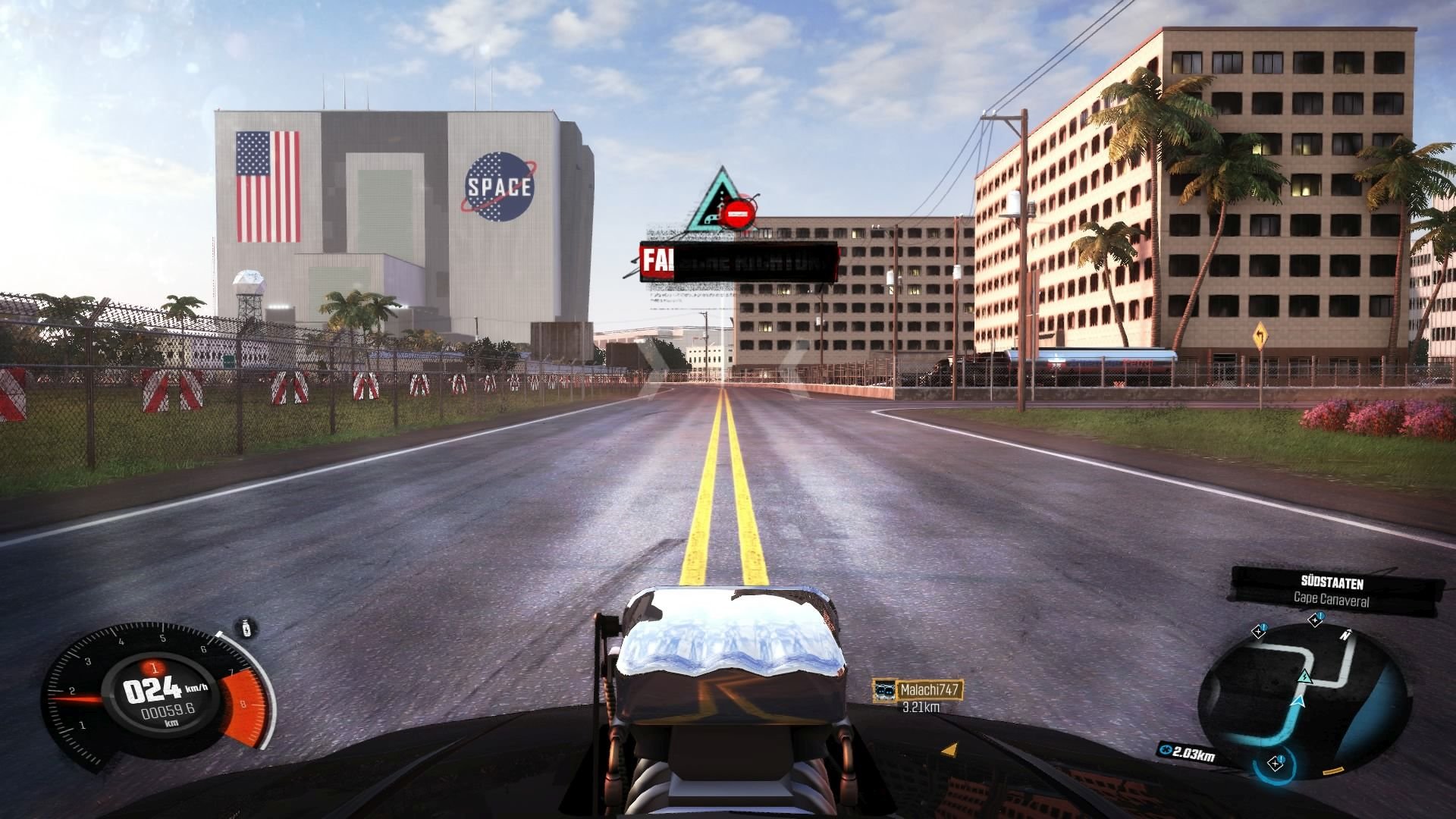Image resolution: width=1456 pixels, height=819 pixels.
Task: Click the nitro bottle icon by the tachometer
Action: [247, 629]
